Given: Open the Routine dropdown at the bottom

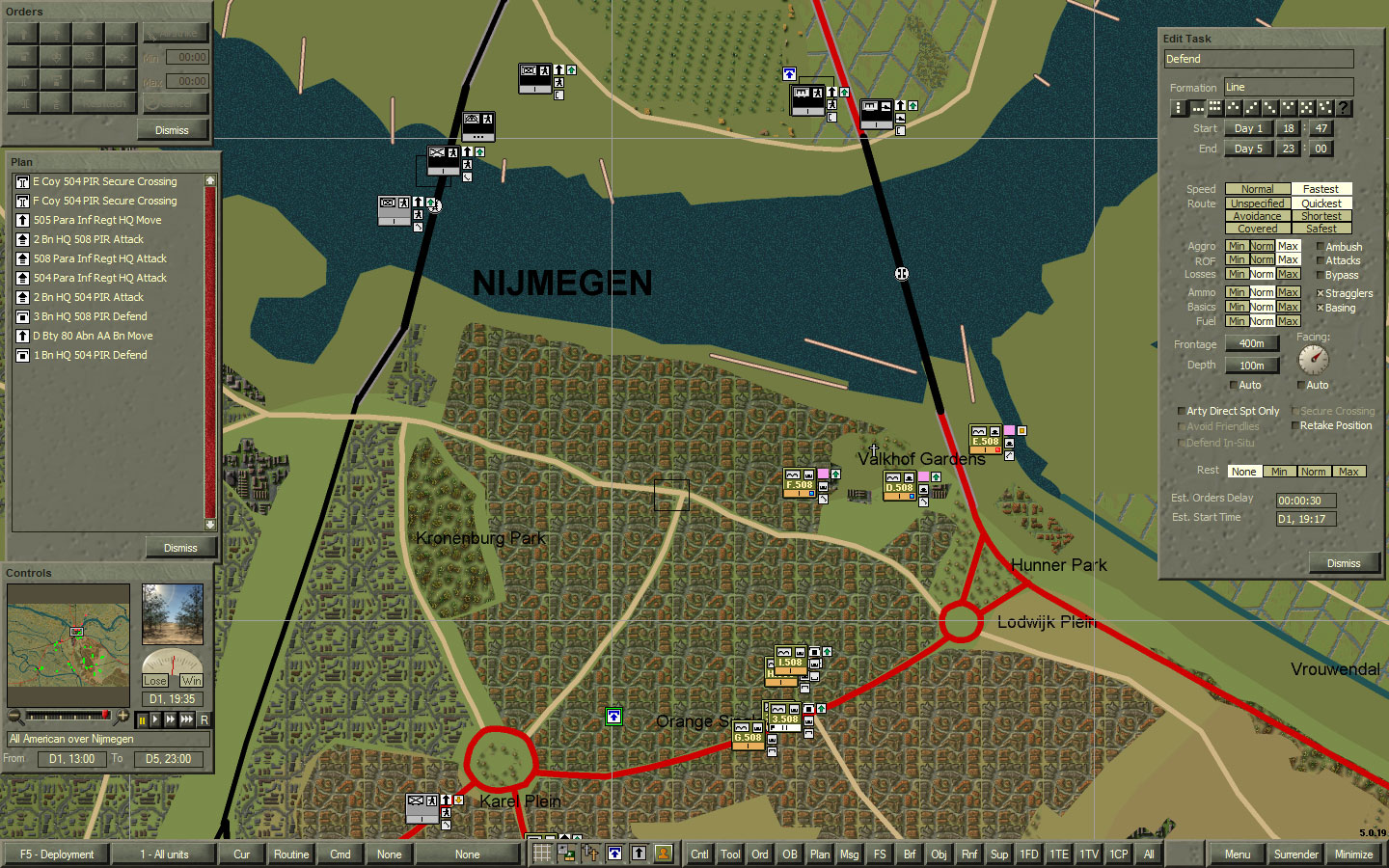Looking at the screenshot, I should [290, 854].
